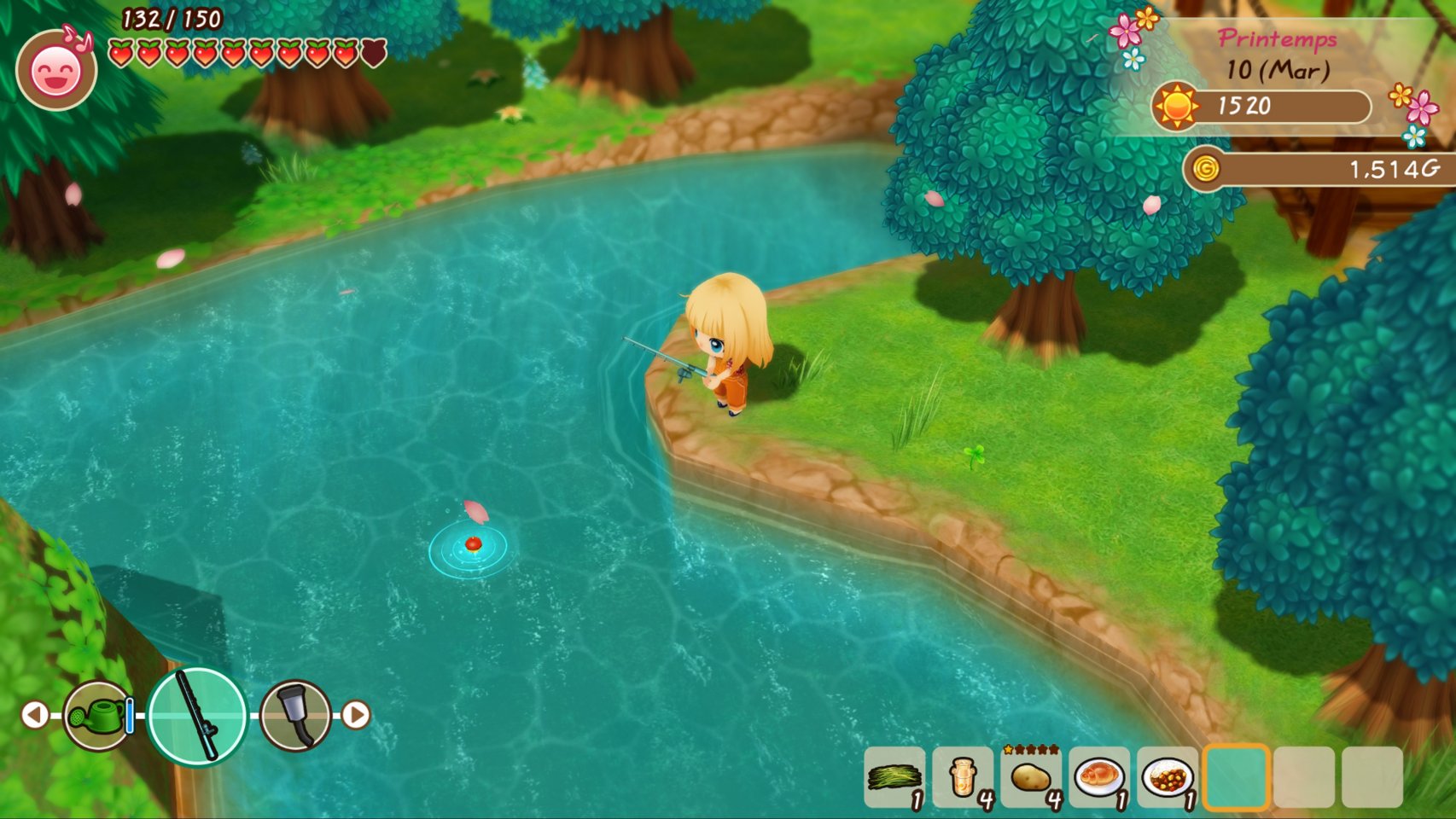
Task: Pick the milk can item slot
Action: 962,777
